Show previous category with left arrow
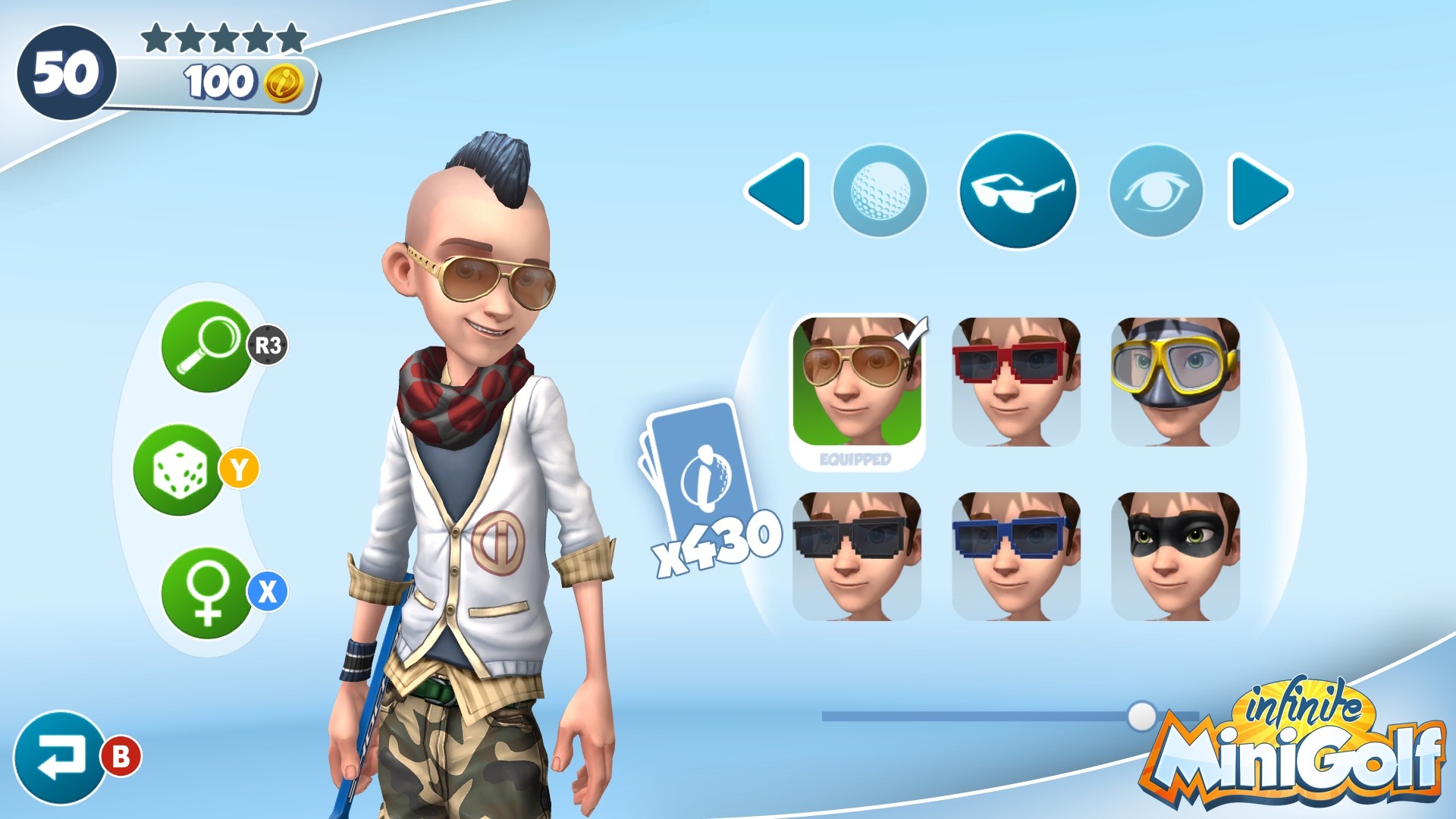The width and height of the screenshot is (1456, 819). (777, 190)
